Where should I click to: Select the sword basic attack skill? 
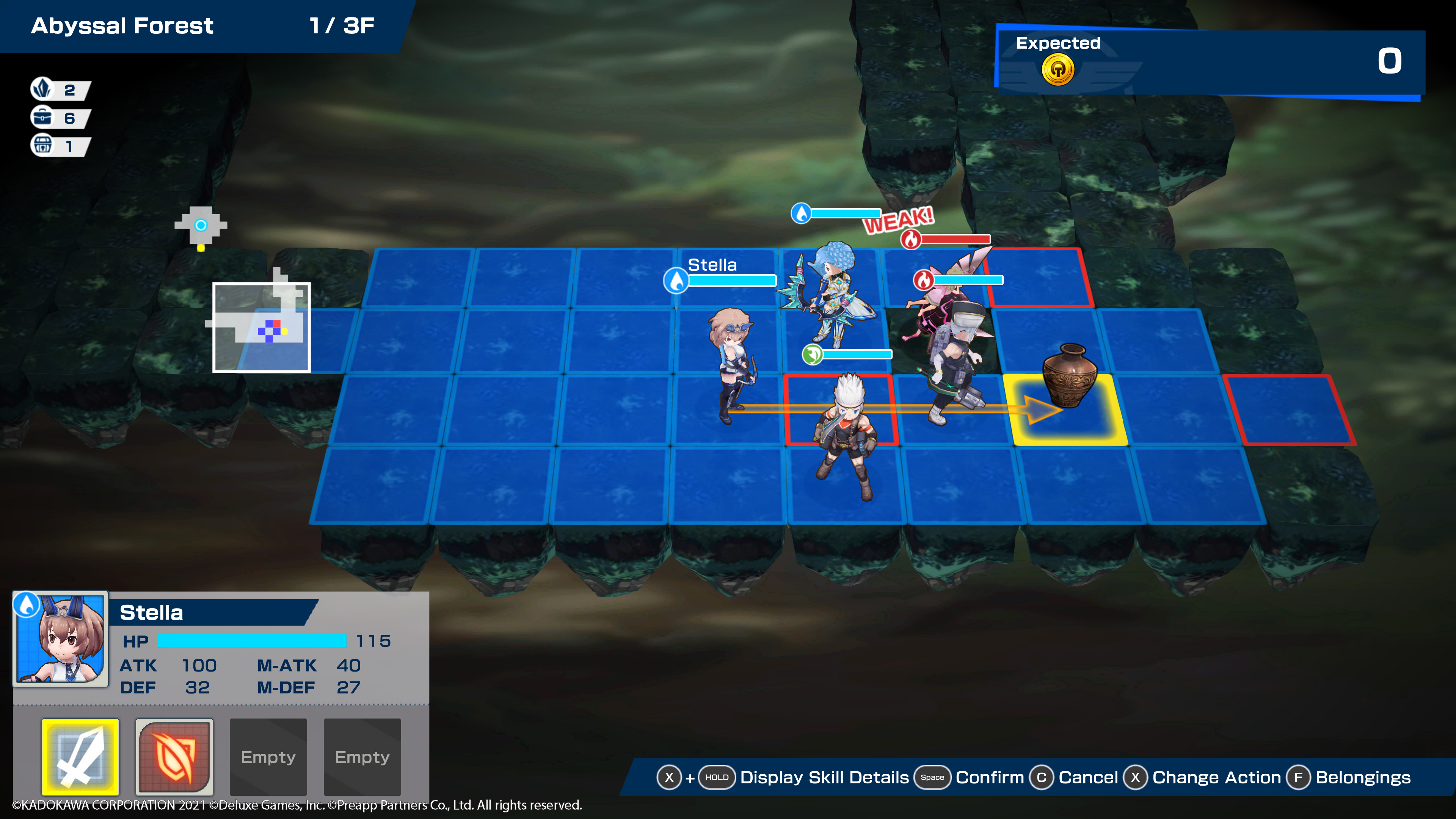click(x=80, y=756)
